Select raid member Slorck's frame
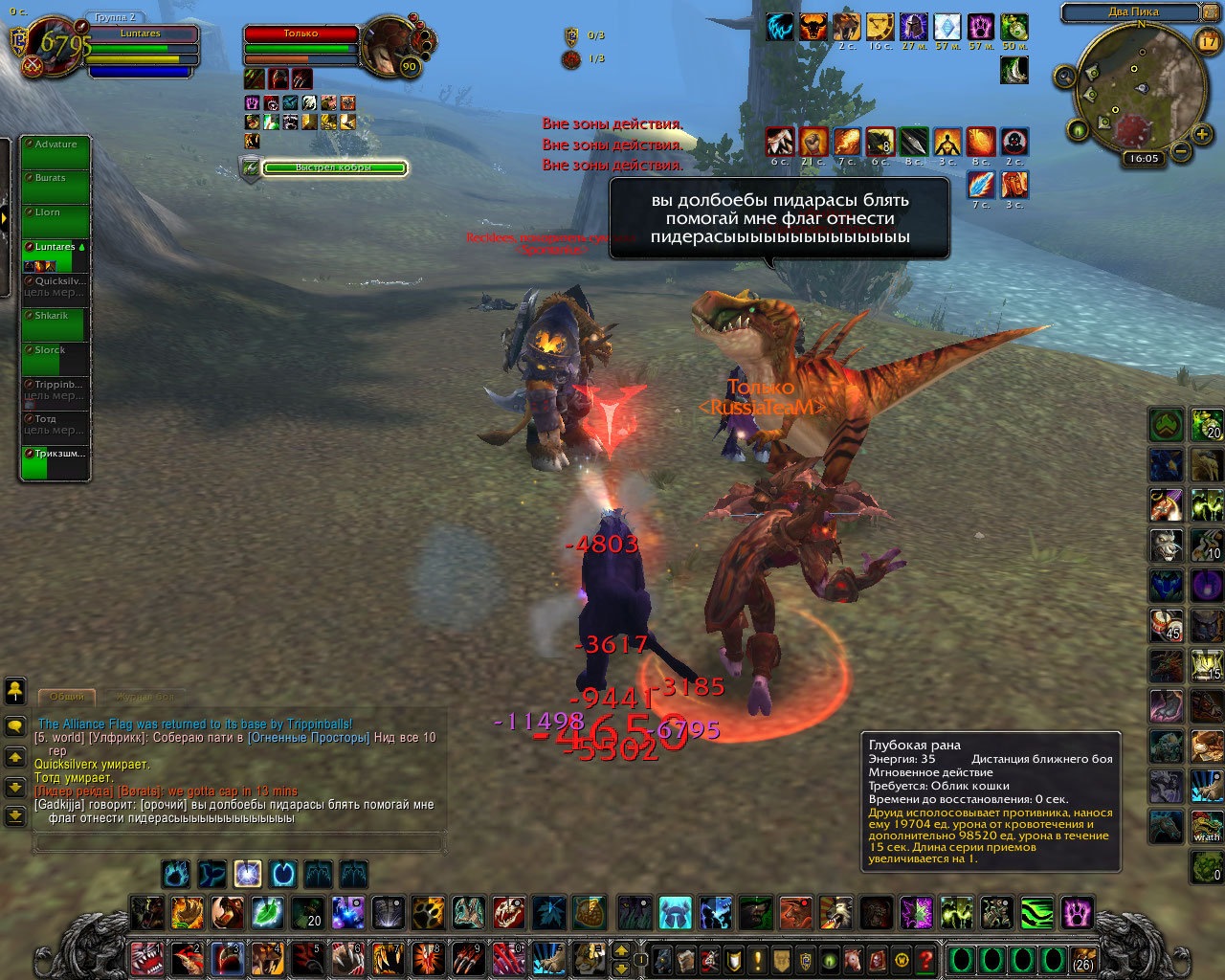Screen dimensions: 1225x980 coord(56,361)
